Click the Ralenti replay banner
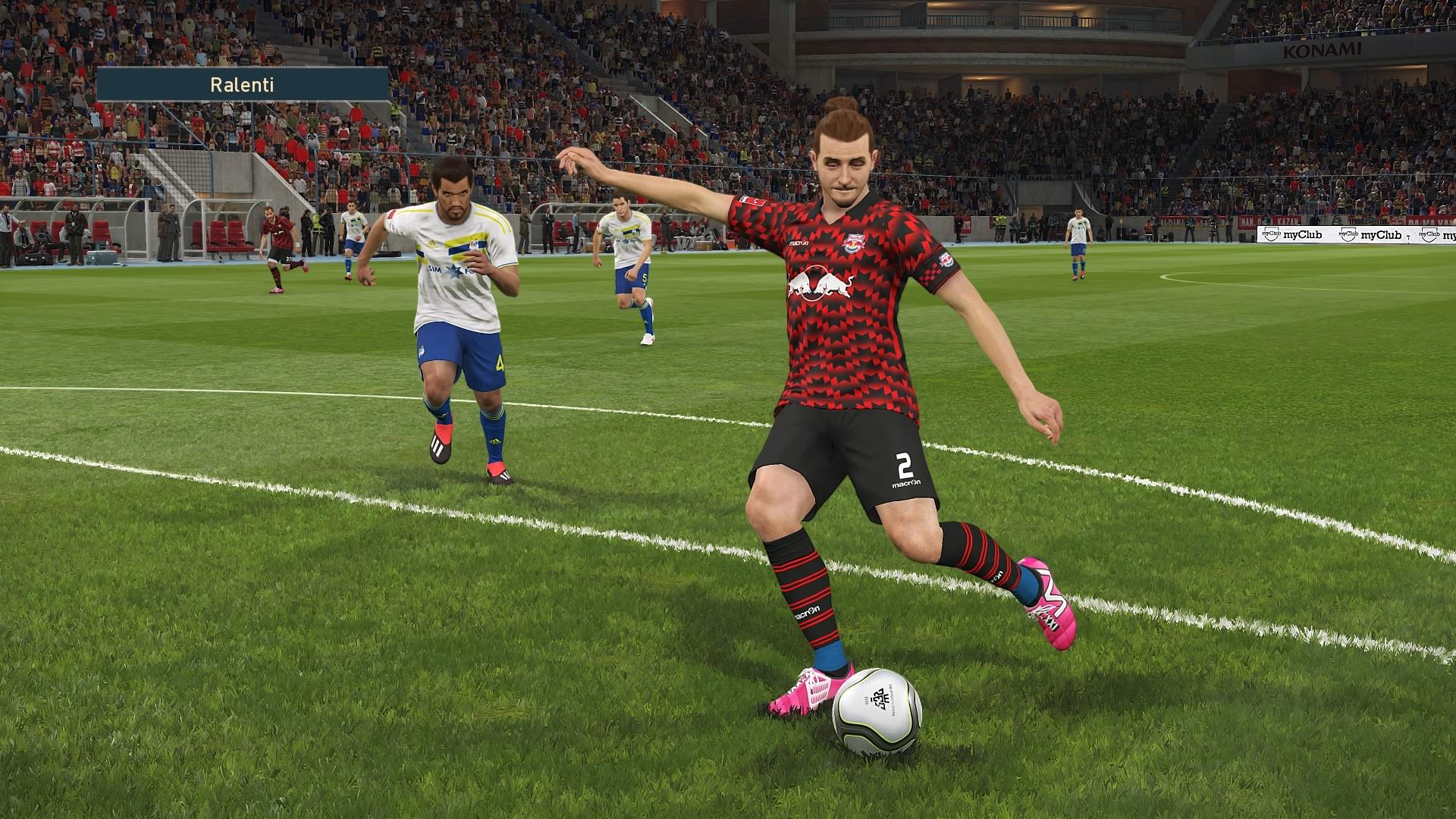This screenshot has width=1456, height=819. click(242, 84)
